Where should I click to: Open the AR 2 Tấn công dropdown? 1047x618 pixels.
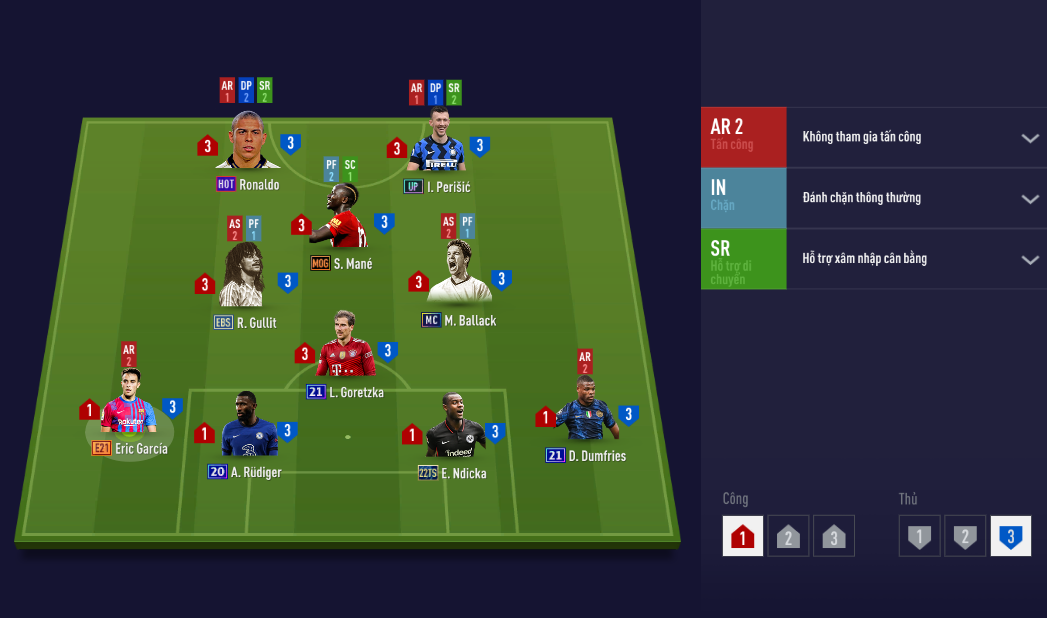[x=1029, y=138]
